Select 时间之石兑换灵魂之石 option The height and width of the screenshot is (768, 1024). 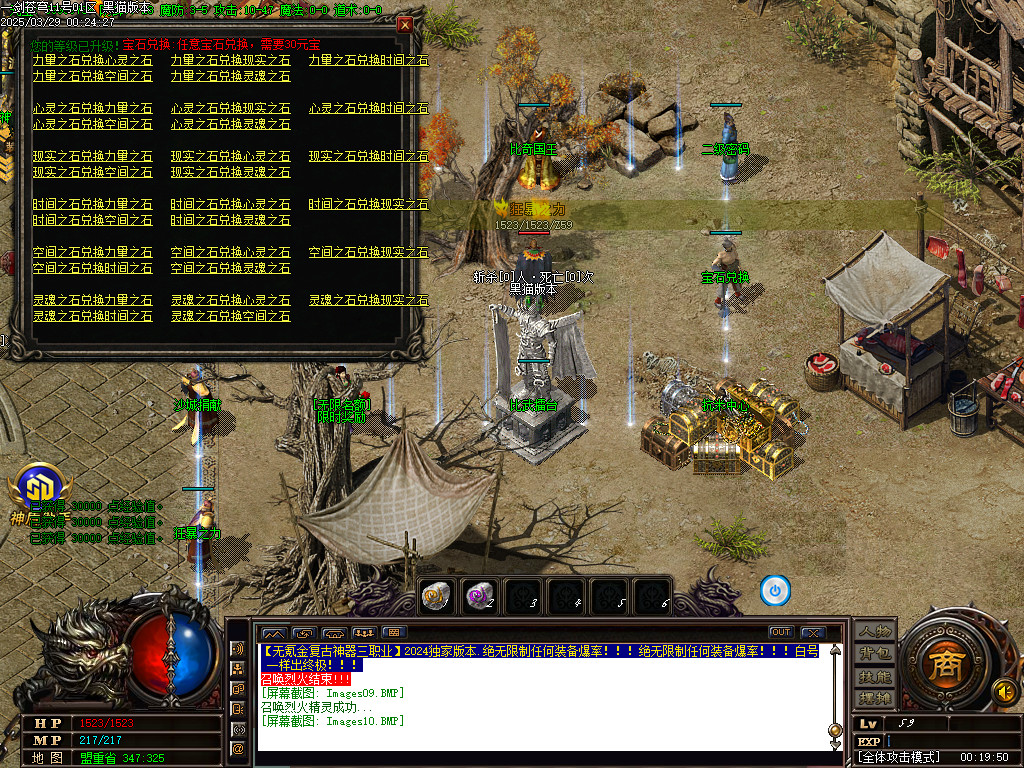tap(230, 220)
